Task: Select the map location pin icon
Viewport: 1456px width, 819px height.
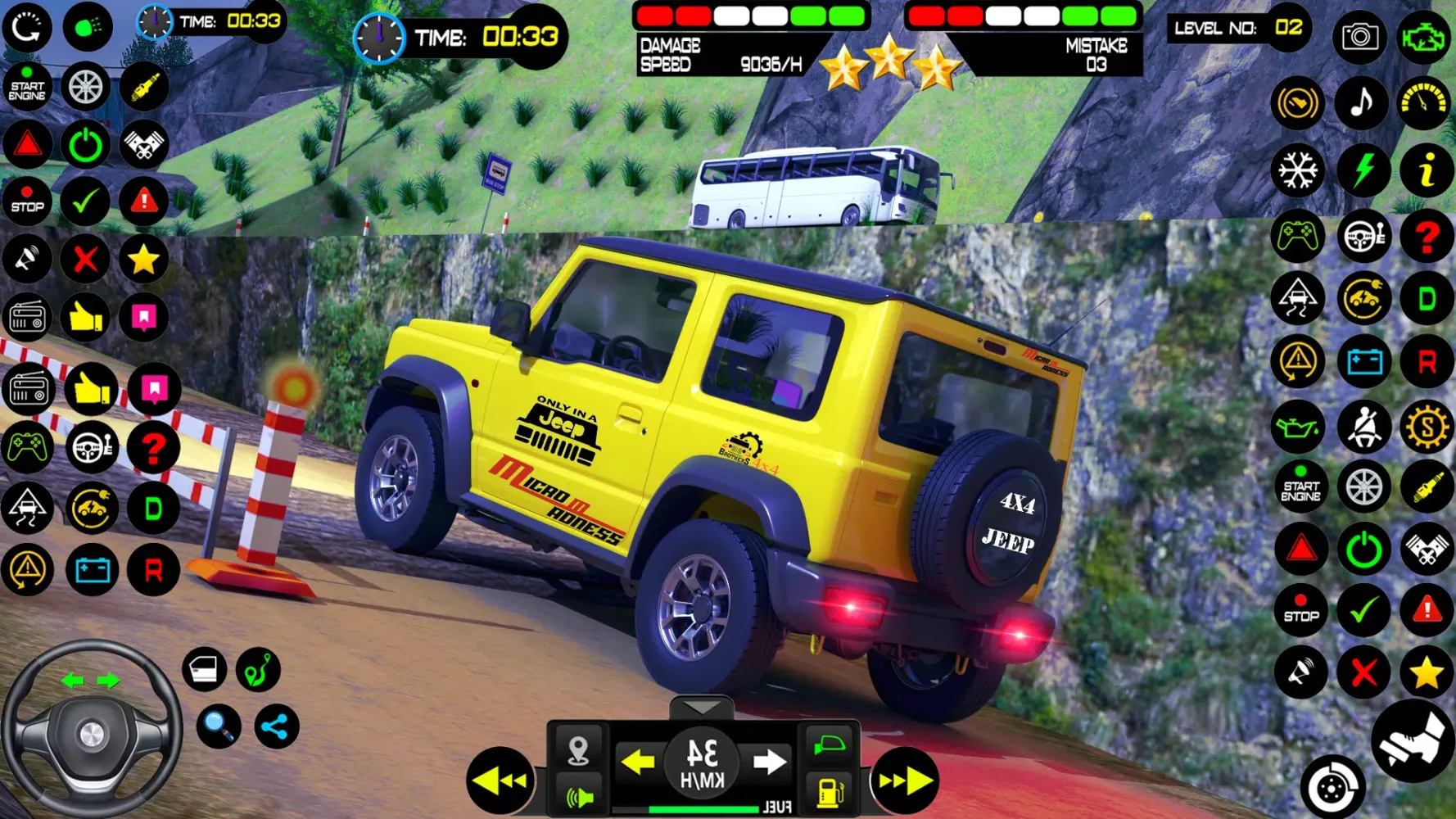Action: click(578, 749)
